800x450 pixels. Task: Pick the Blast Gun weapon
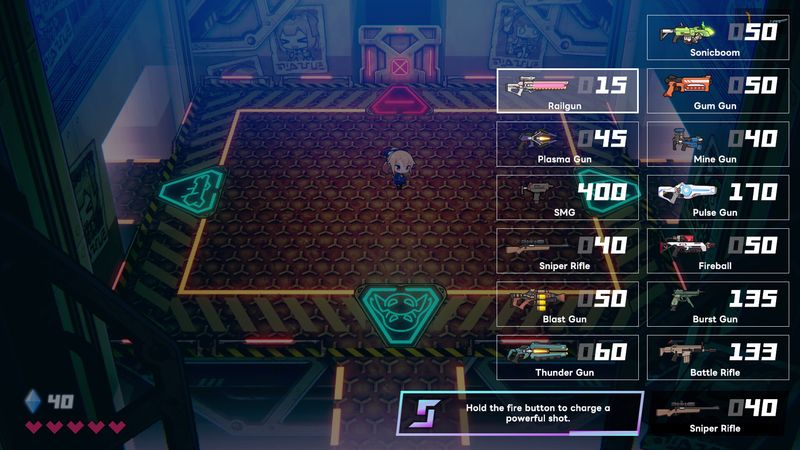point(567,303)
